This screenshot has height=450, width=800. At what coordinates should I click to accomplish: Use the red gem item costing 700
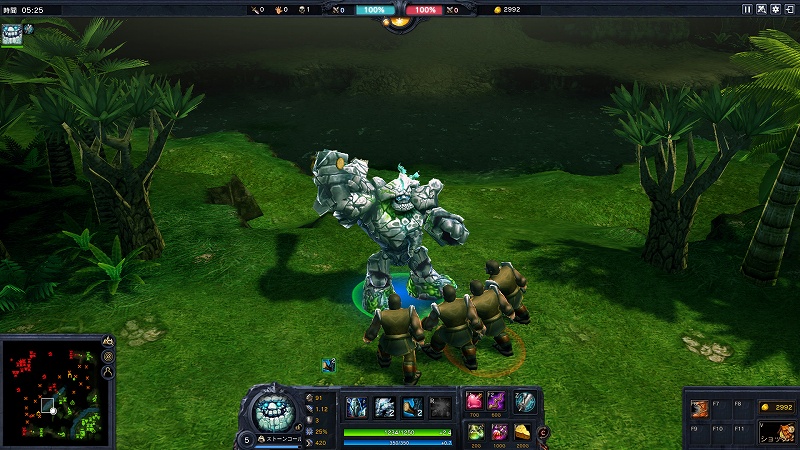475,401
